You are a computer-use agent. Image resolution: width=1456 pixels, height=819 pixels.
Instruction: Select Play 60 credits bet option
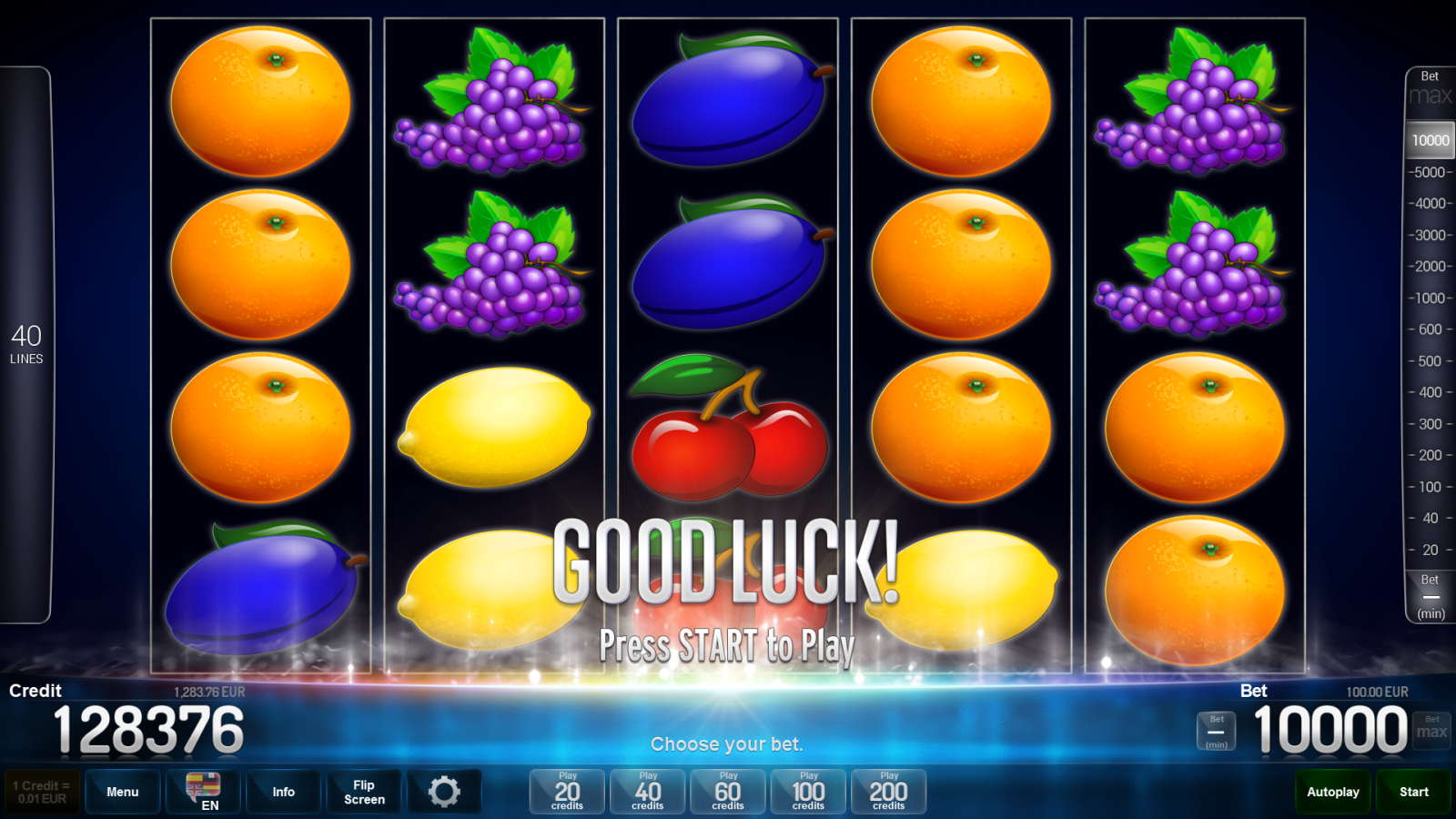point(727,792)
